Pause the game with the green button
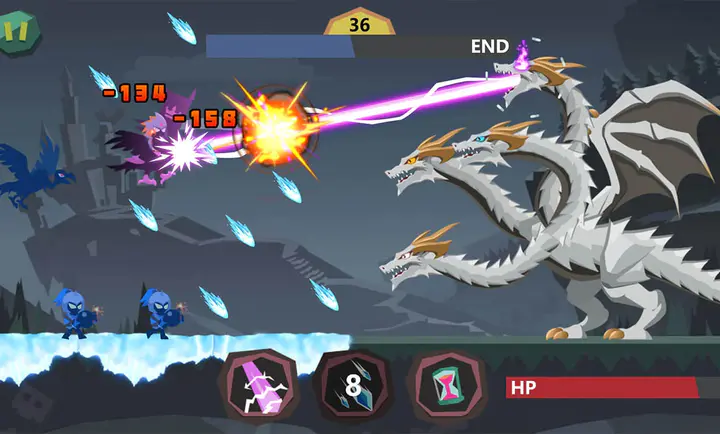The image size is (720, 434). (x=17, y=29)
